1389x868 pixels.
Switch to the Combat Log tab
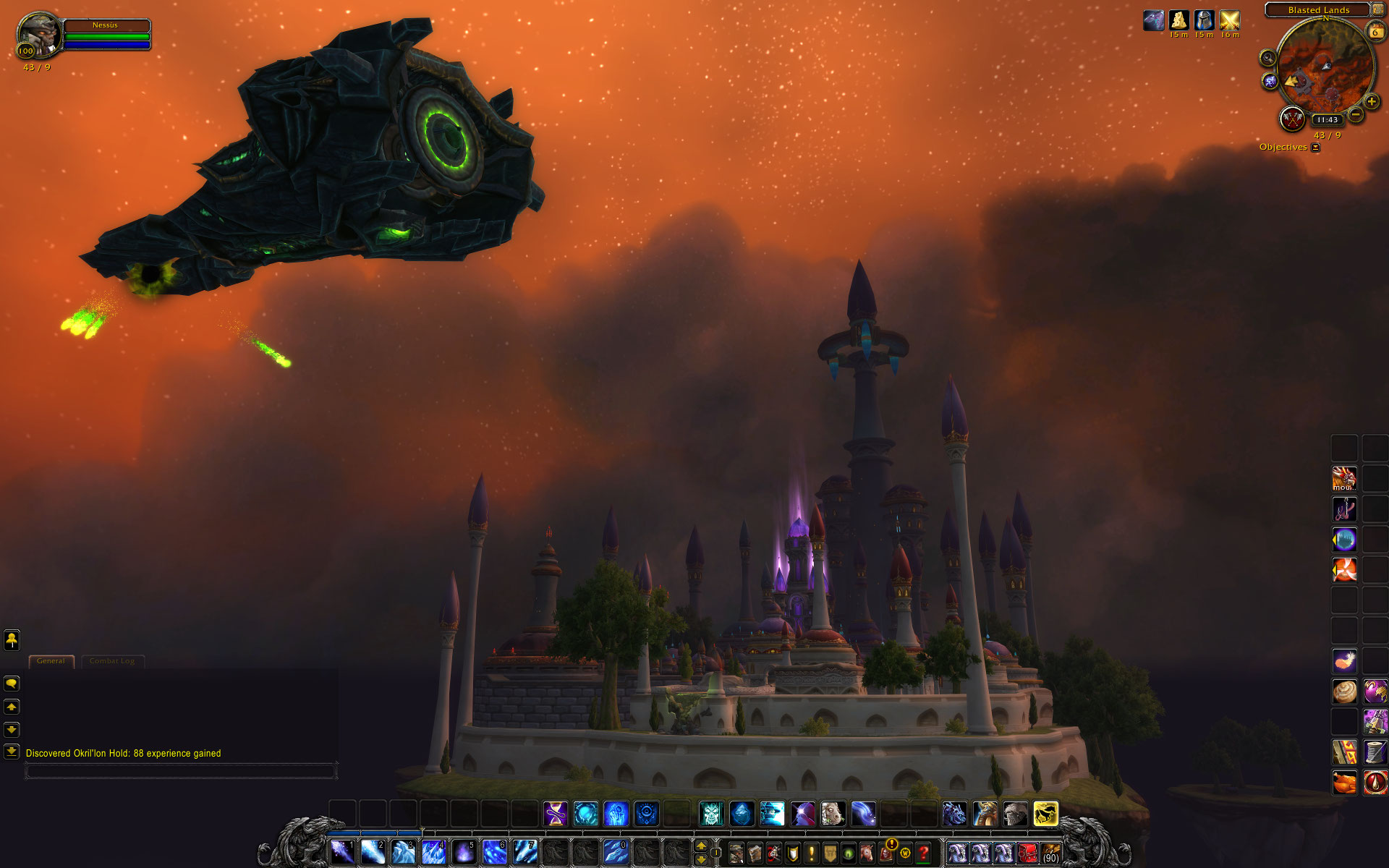coord(112,661)
